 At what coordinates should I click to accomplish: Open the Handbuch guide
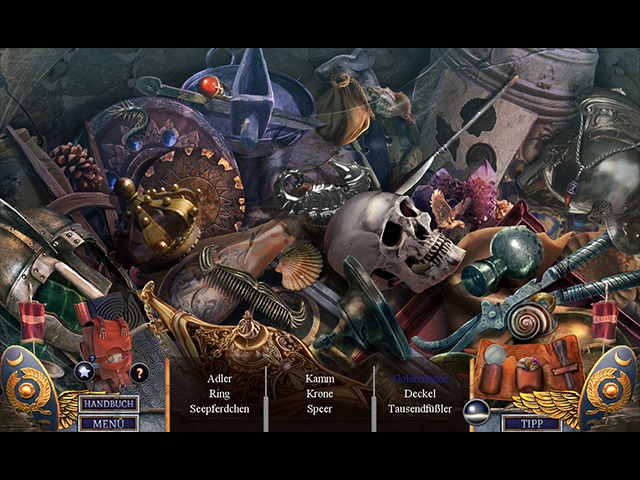(109, 403)
